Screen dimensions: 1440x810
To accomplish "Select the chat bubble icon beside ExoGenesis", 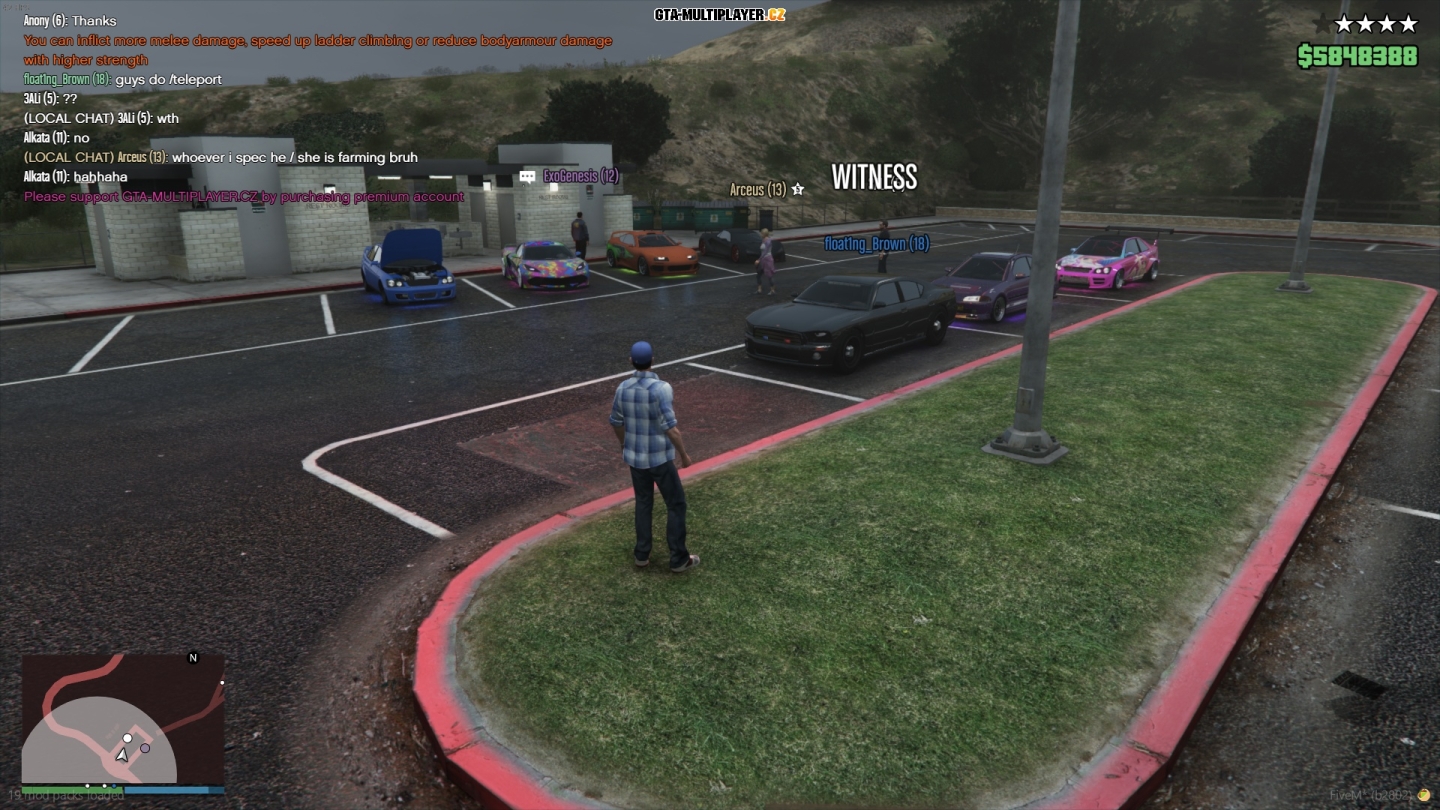I will [525, 175].
